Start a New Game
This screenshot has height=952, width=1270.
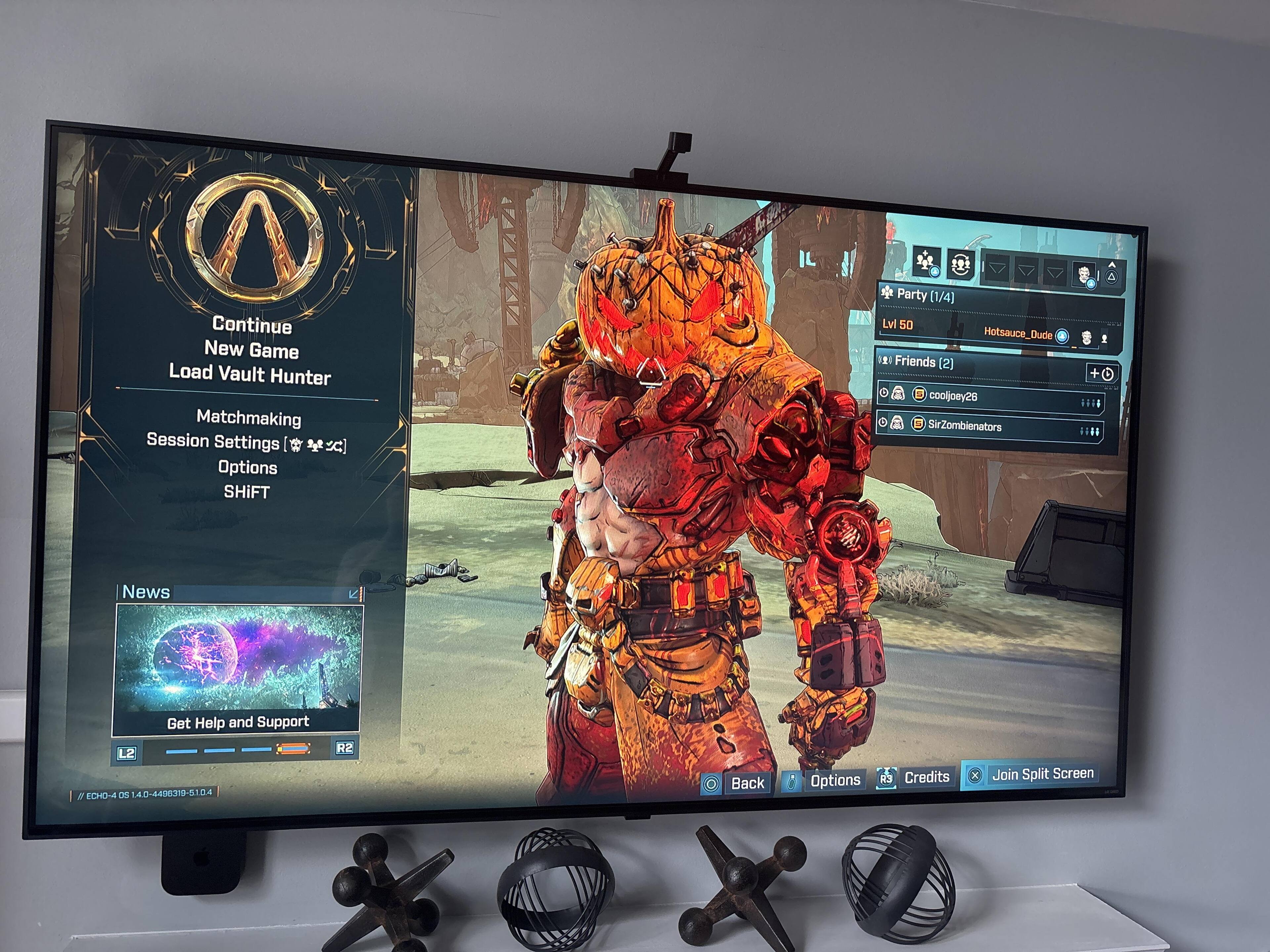coord(251,349)
